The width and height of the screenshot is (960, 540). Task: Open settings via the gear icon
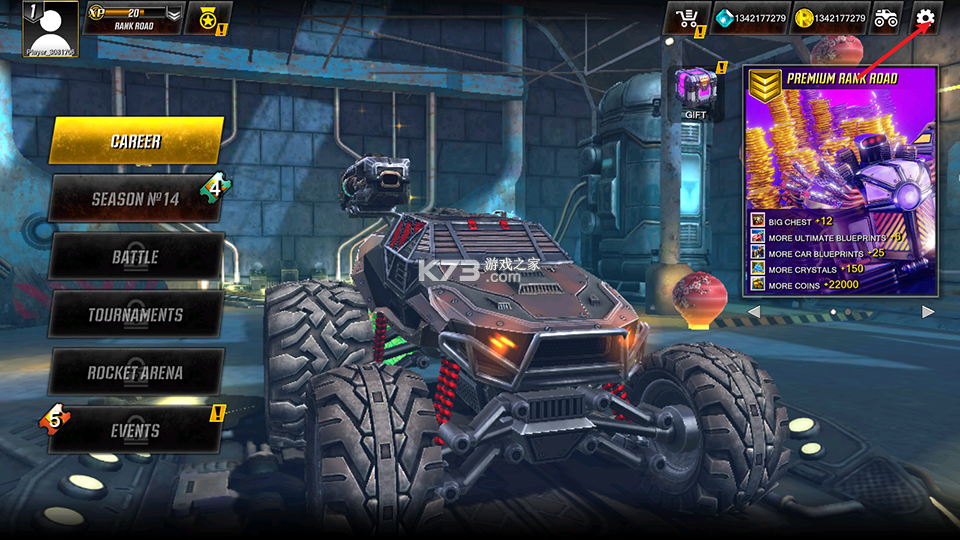click(x=925, y=18)
